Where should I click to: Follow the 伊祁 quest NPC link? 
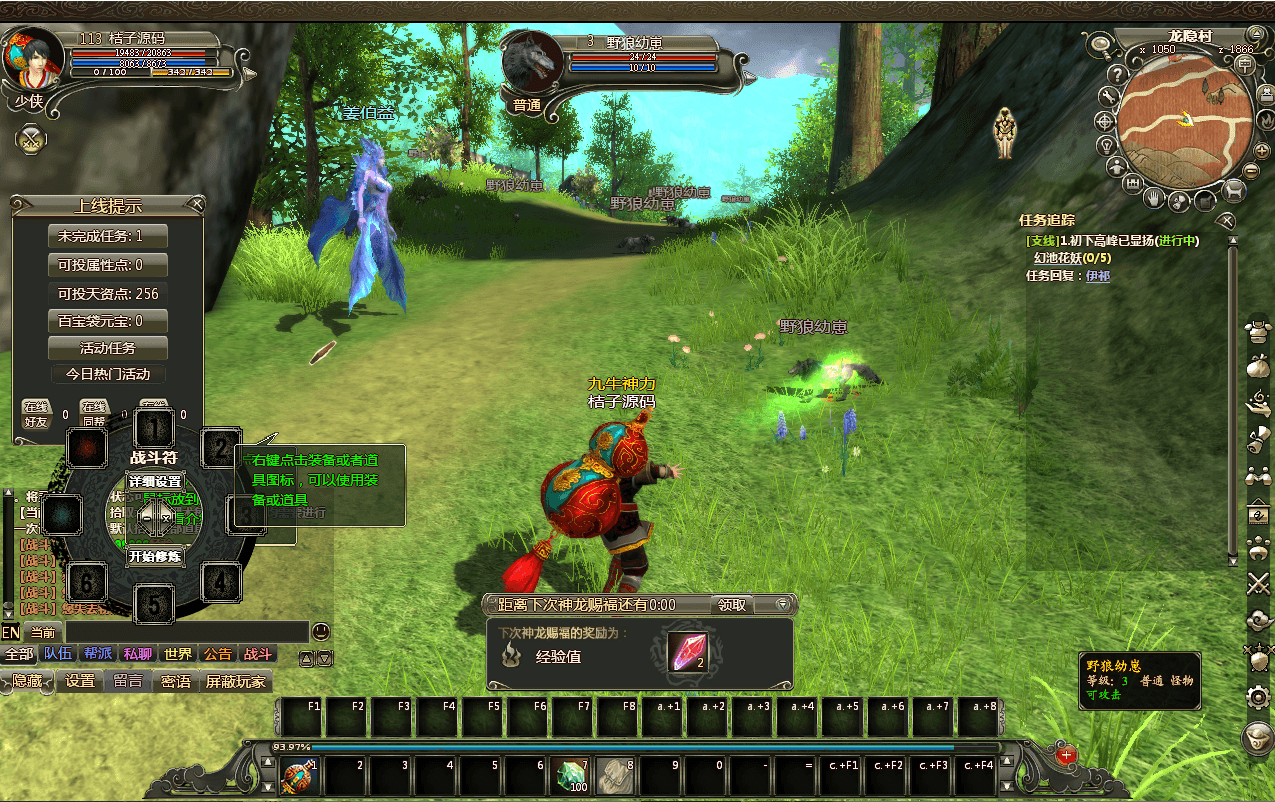1097,276
